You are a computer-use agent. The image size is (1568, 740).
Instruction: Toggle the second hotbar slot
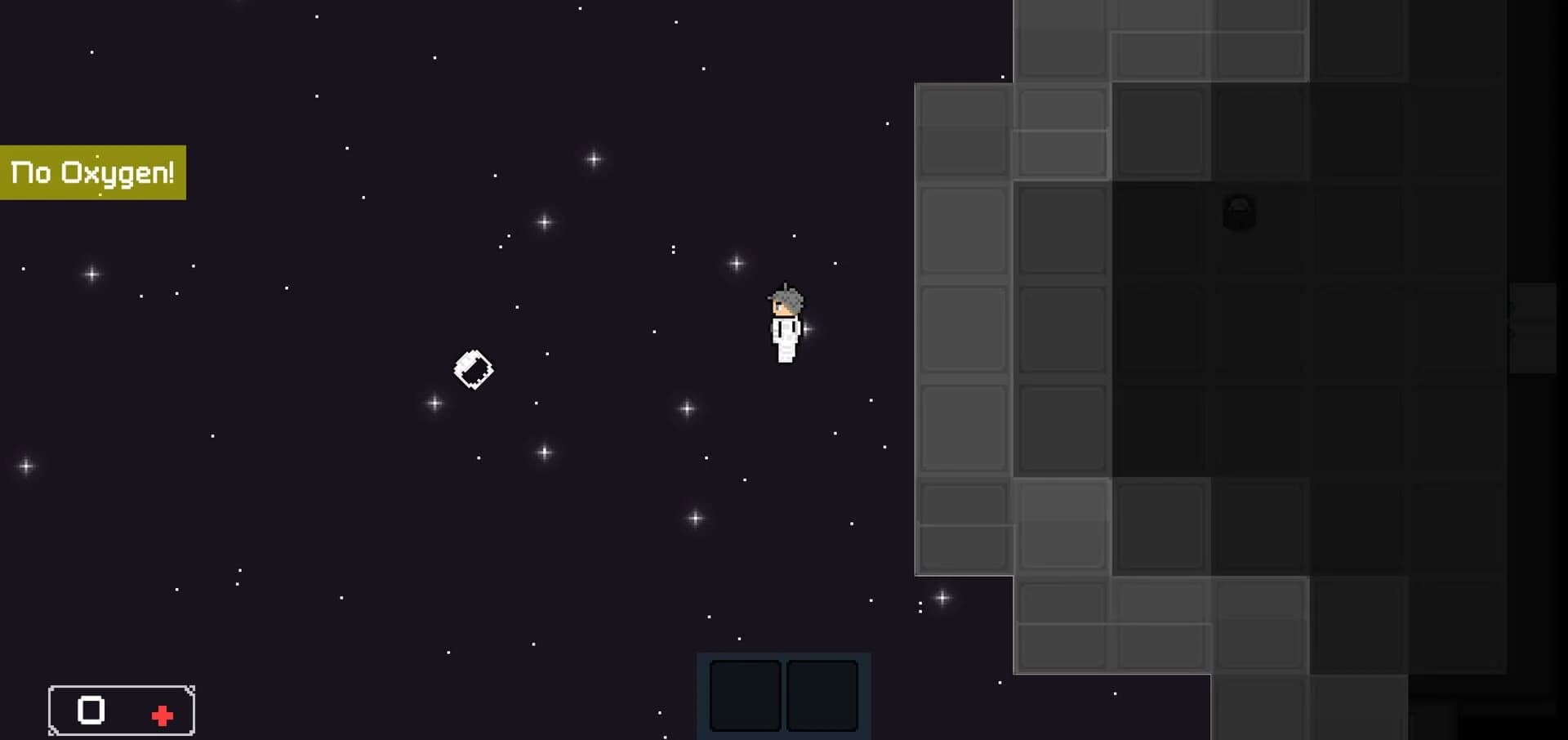pos(822,695)
